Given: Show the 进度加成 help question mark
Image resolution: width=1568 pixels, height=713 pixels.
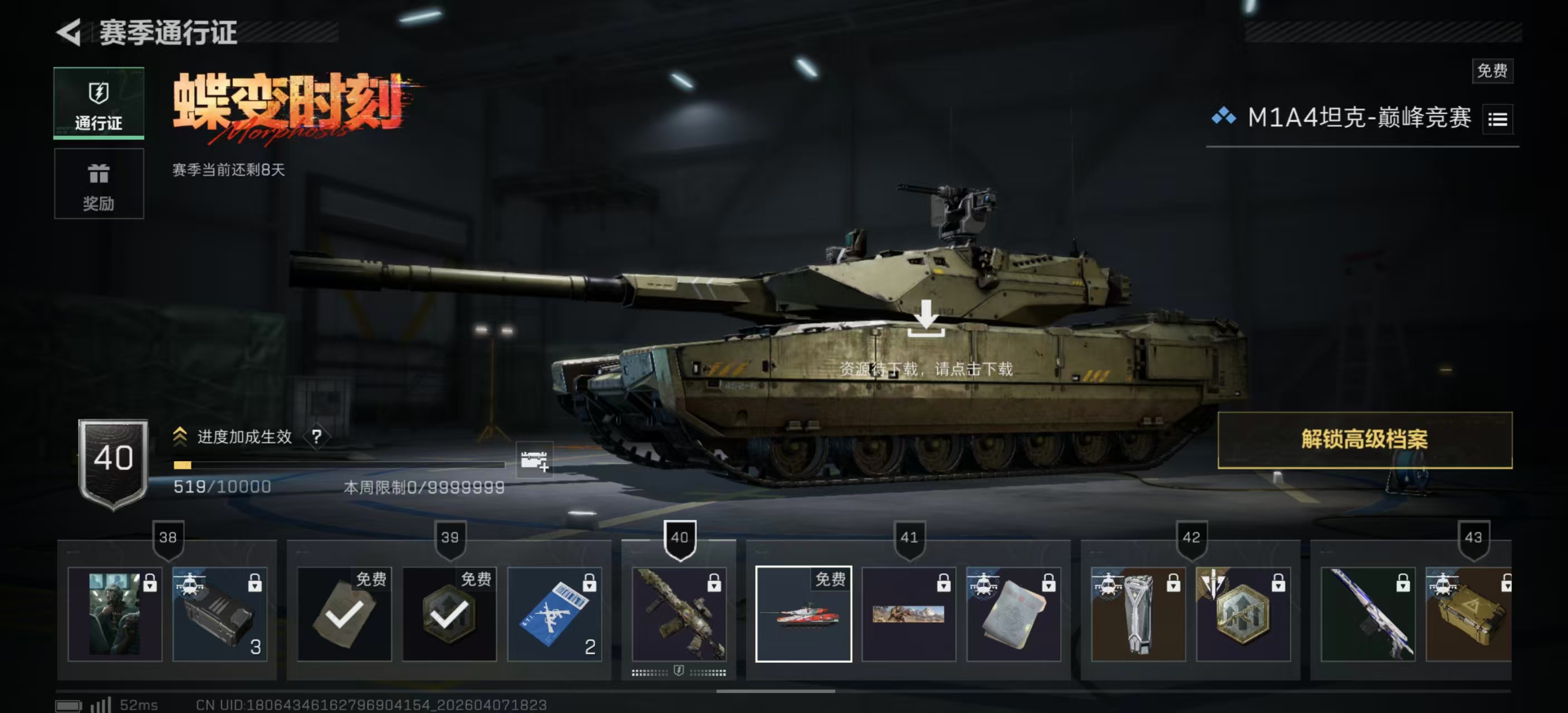Looking at the screenshot, I should (316, 437).
